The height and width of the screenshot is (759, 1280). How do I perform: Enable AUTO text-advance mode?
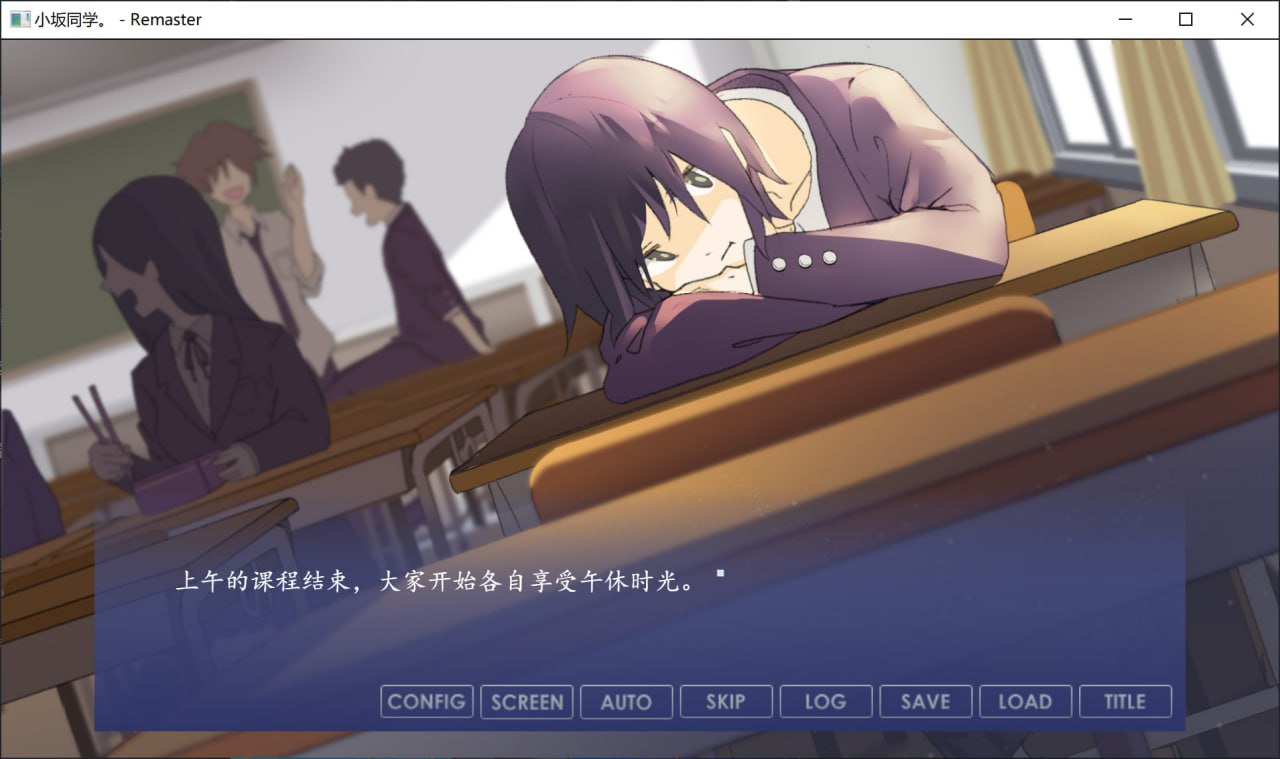tap(626, 701)
